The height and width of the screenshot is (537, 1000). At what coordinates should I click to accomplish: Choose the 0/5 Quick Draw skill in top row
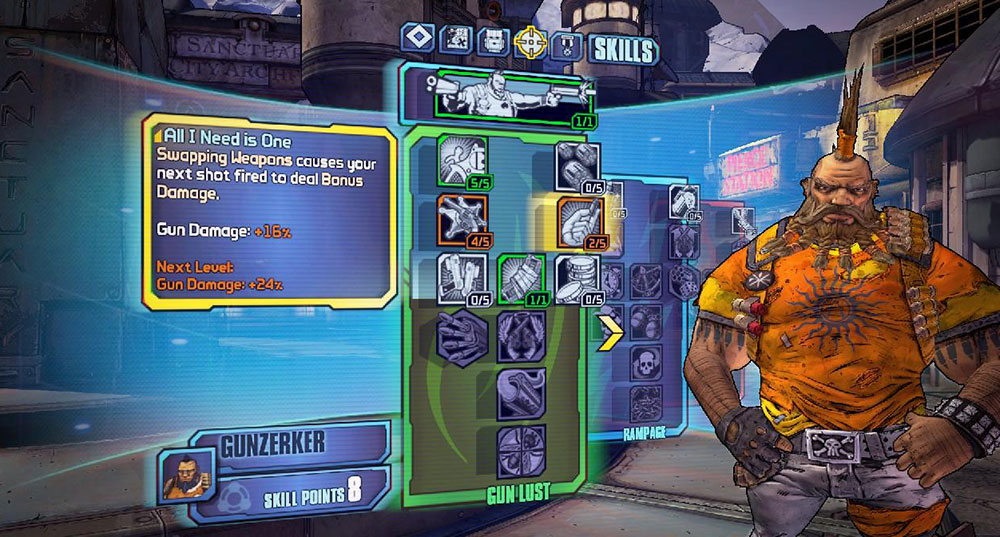click(x=578, y=166)
